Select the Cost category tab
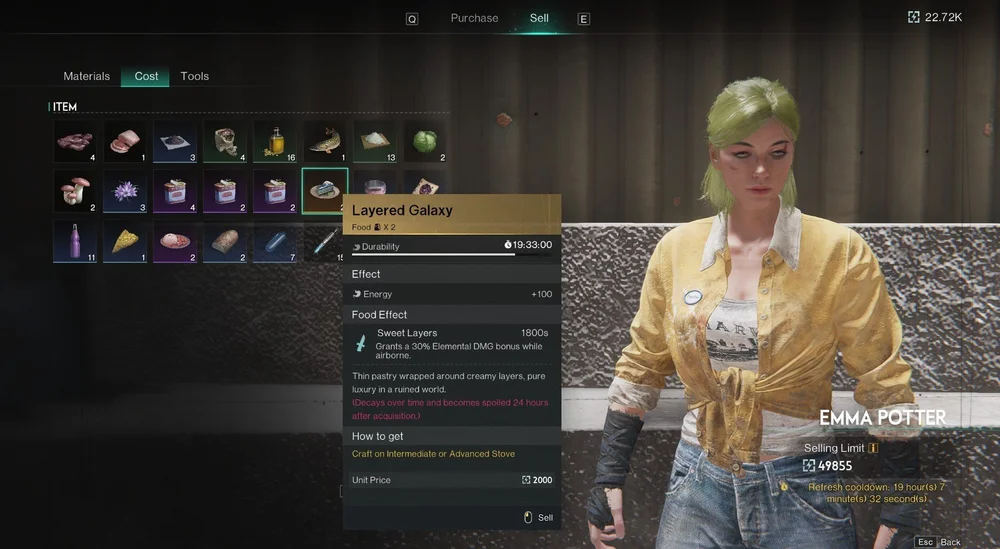Viewport: 1000px width, 549px height. pos(146,76)
